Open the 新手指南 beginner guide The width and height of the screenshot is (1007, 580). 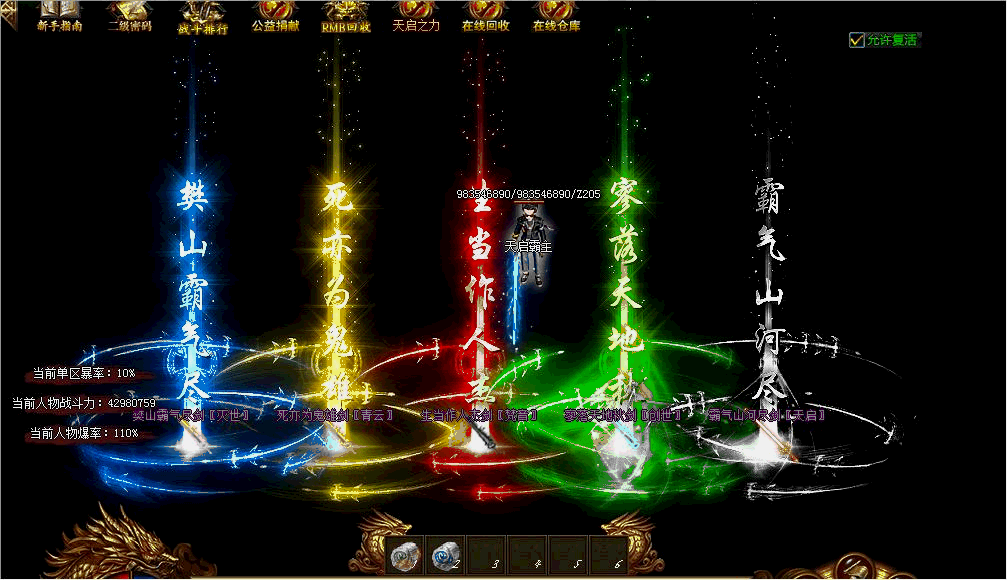coord(59,16)
